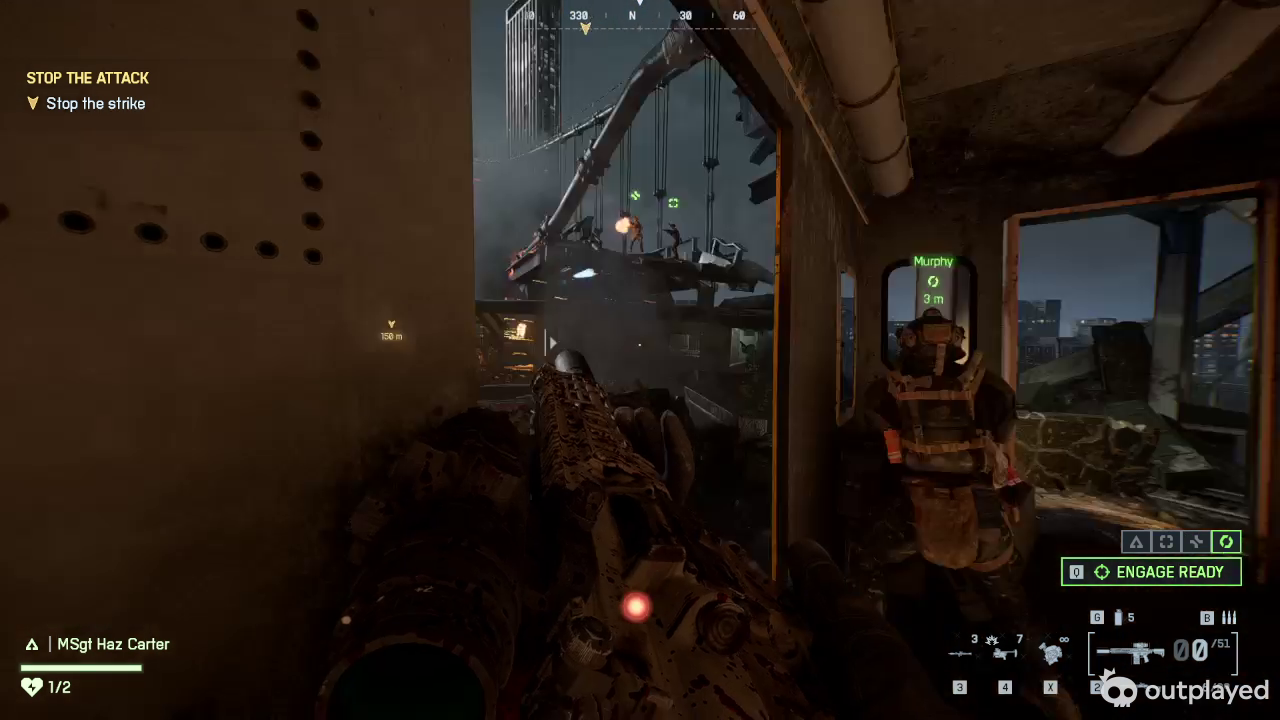Activate the green circular-arrows squad order
The image size is (1280, 720).
pos(1226,542)
